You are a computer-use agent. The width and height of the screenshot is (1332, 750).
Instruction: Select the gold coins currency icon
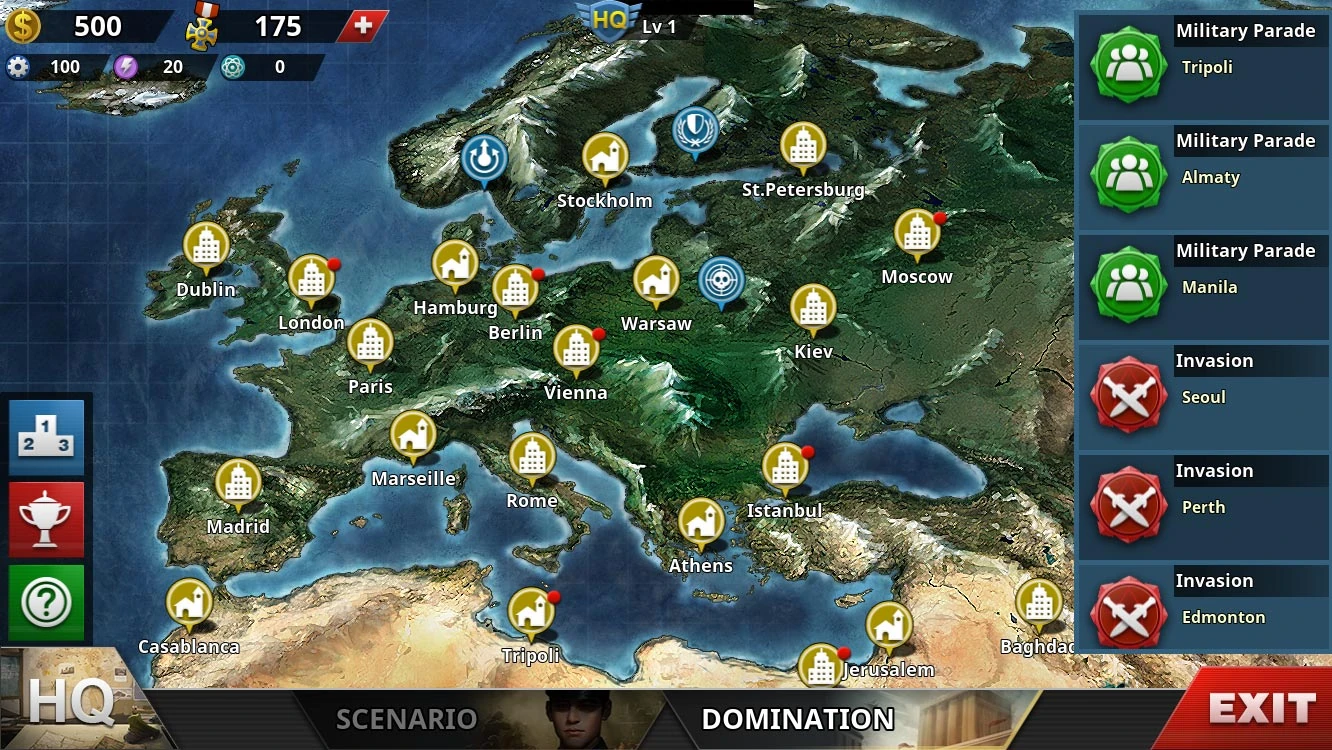tap(24, 24)
